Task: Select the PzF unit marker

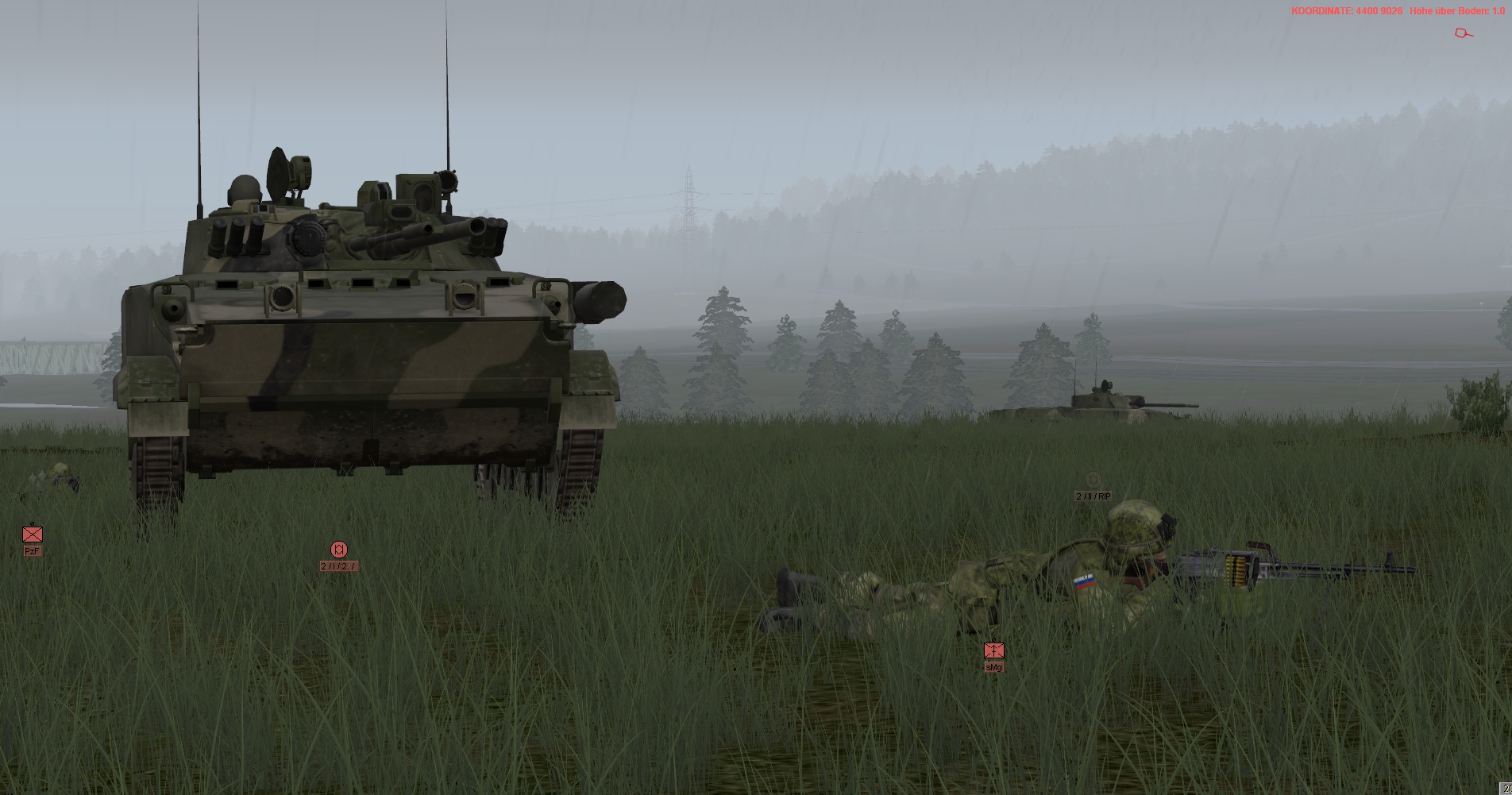Action: click(32, 535)
